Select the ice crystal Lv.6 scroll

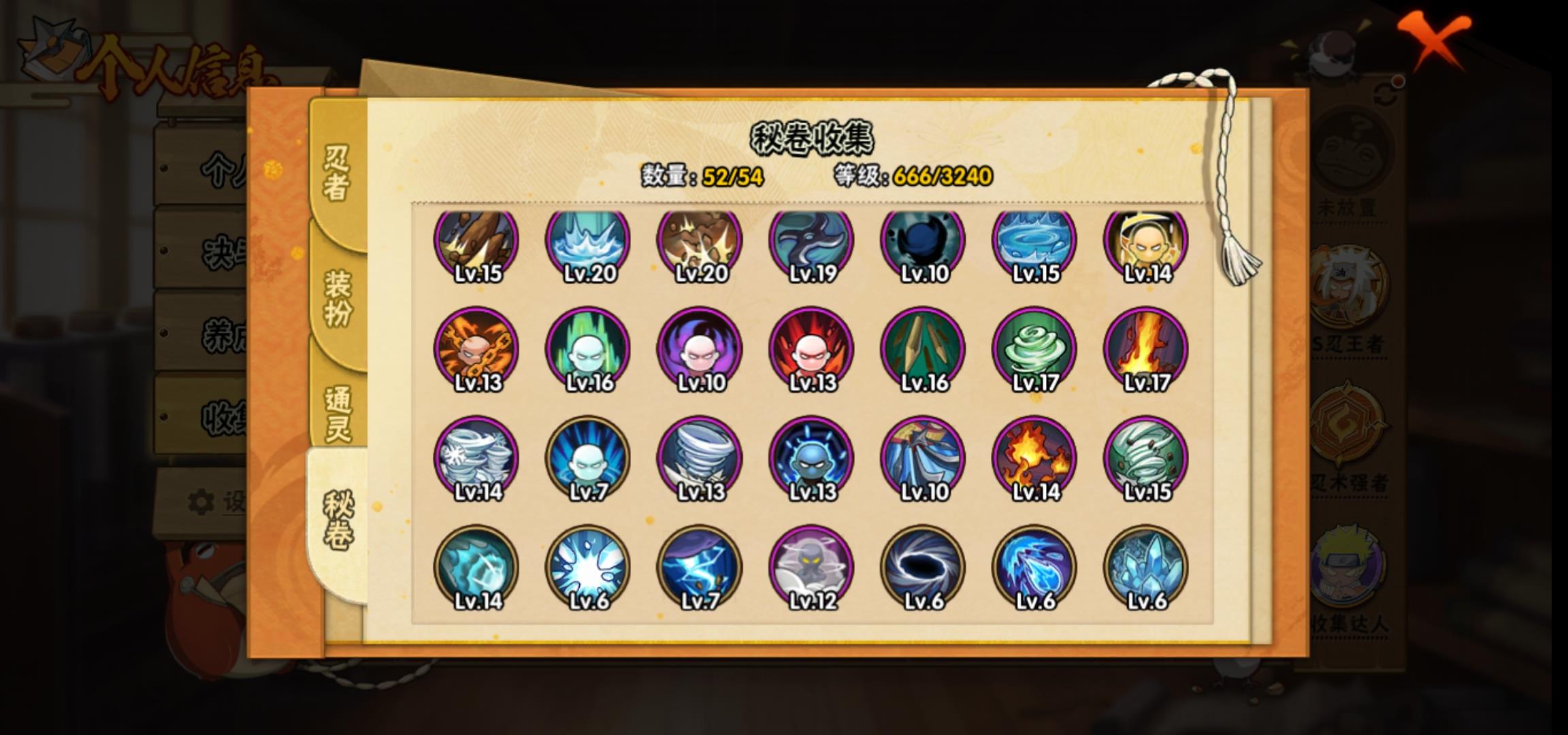coord(1146,568)
